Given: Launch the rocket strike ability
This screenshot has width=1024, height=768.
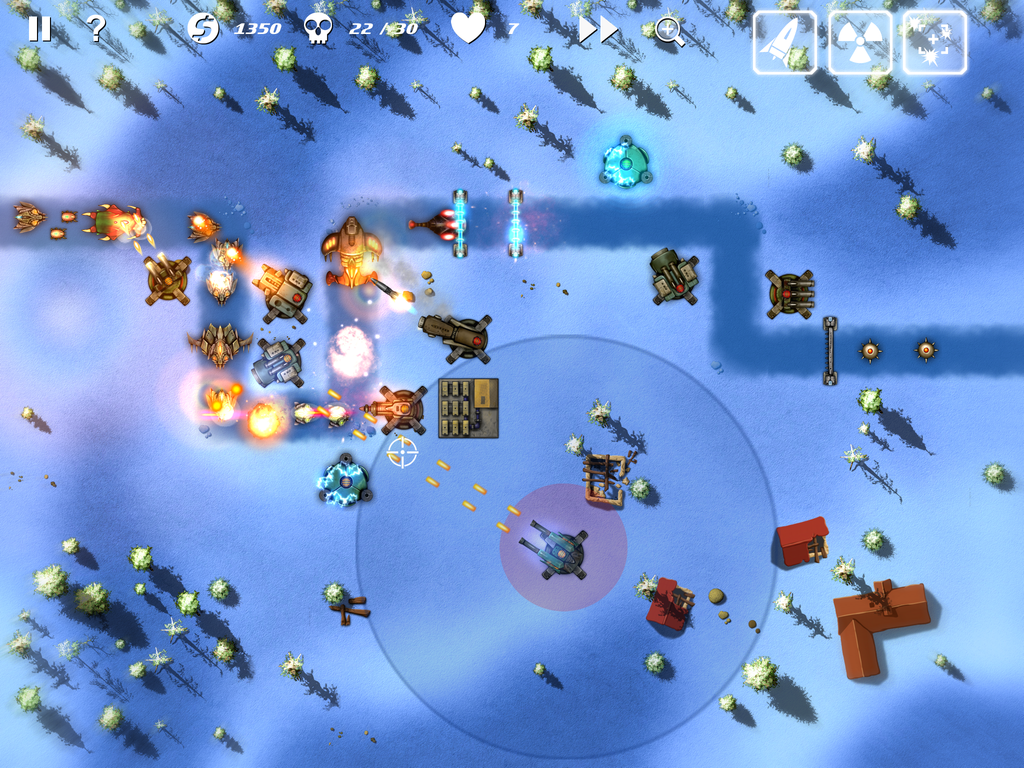Looking at the screenshot, I should (784, 42).
